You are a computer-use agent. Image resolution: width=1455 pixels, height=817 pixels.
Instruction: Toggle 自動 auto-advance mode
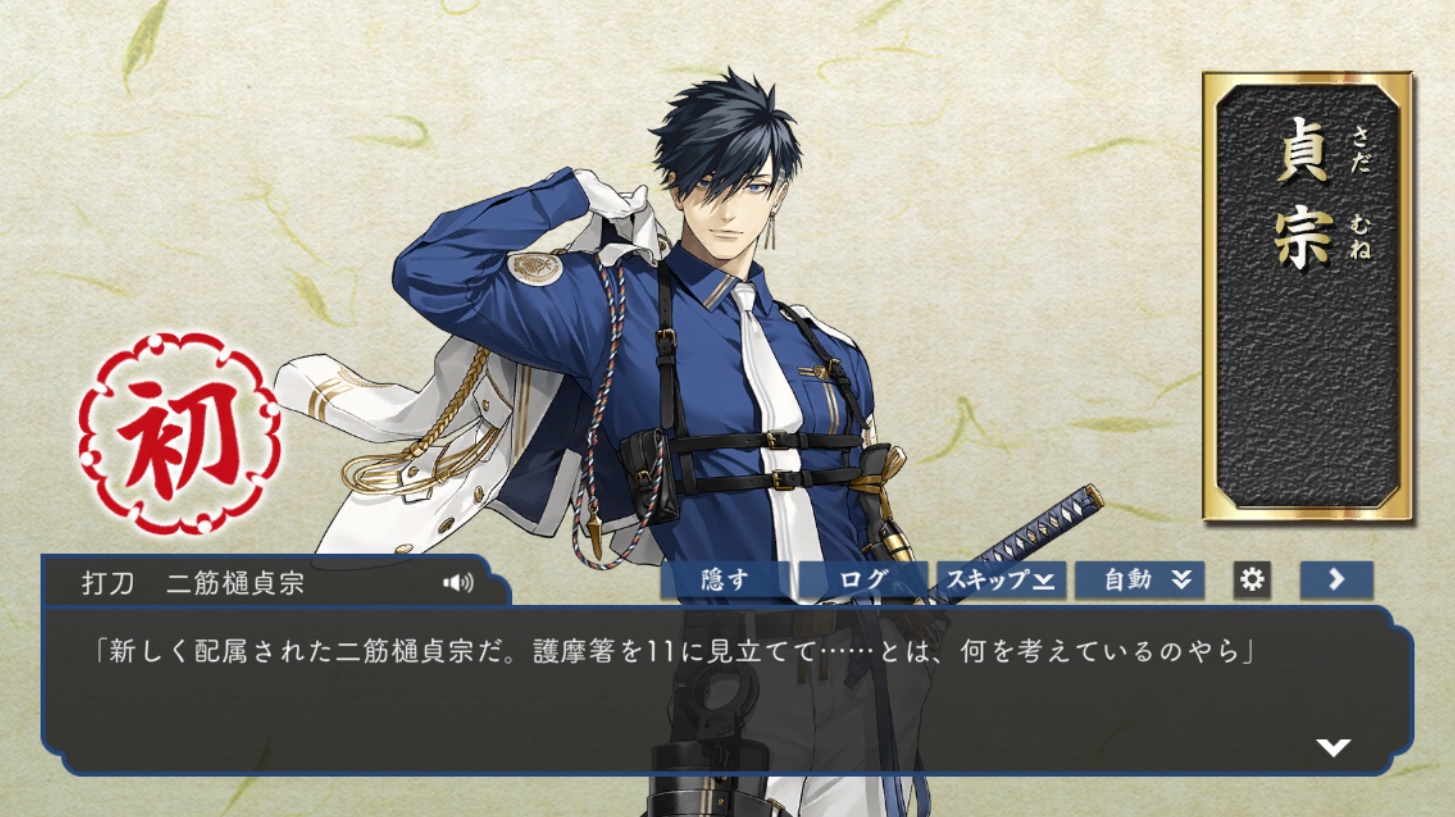pyautogui.click(x=1139, y=580)
